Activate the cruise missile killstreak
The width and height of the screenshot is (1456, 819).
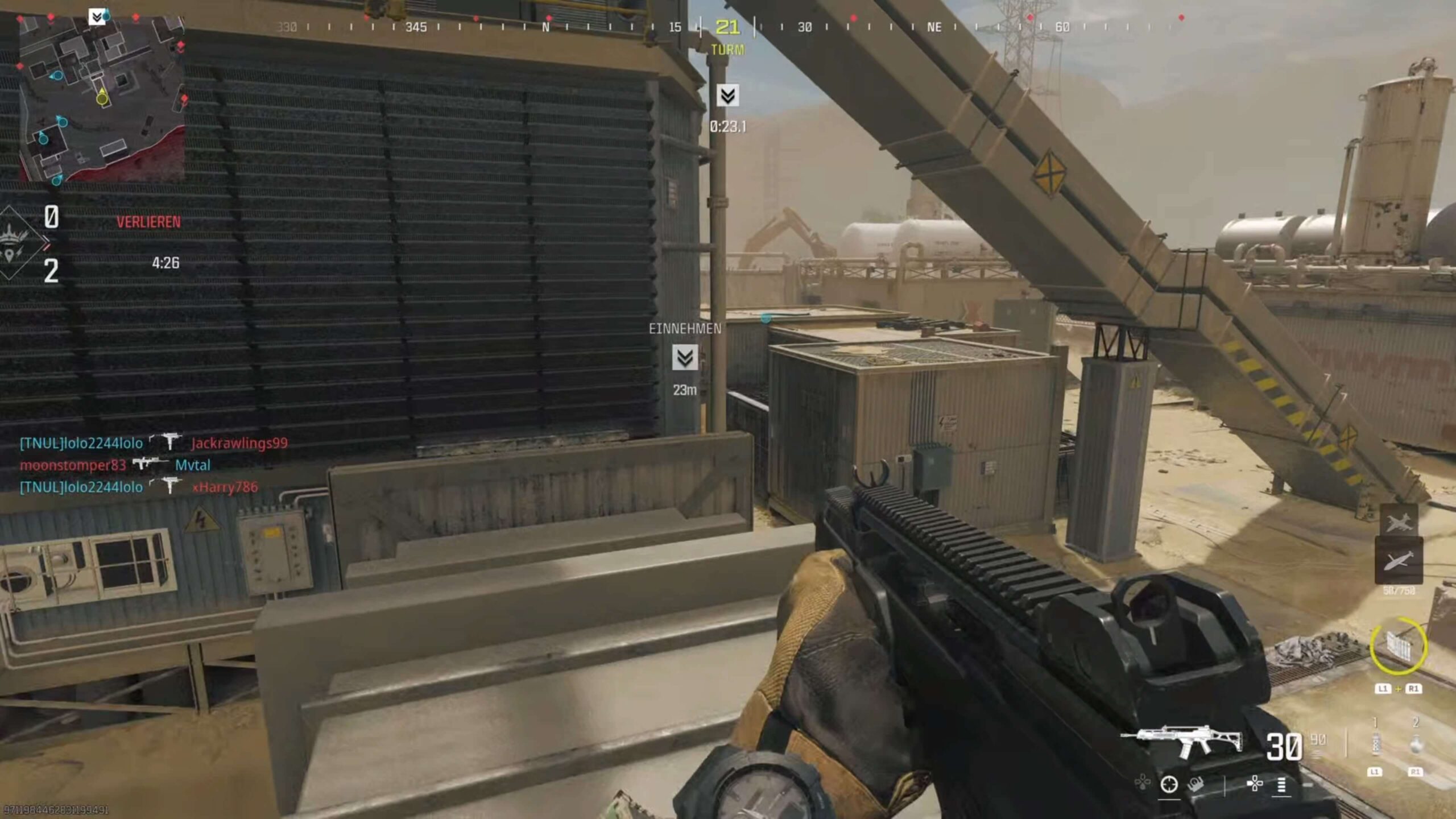point(1399,561)
